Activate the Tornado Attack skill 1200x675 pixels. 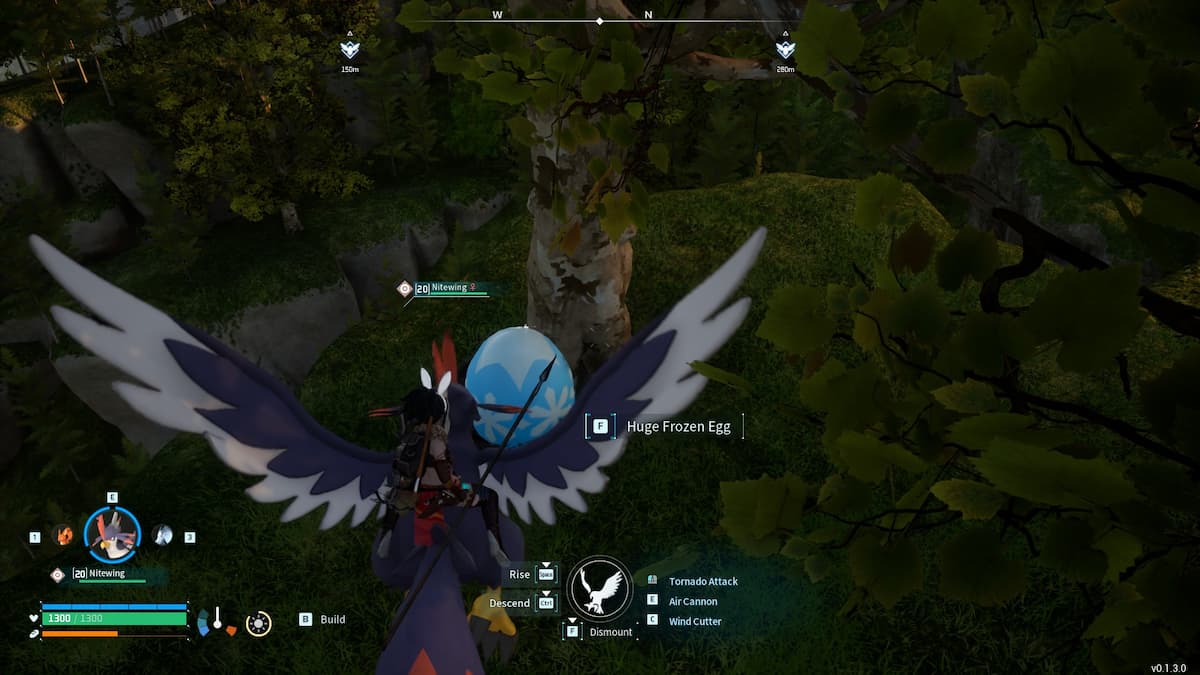[702, 581]
